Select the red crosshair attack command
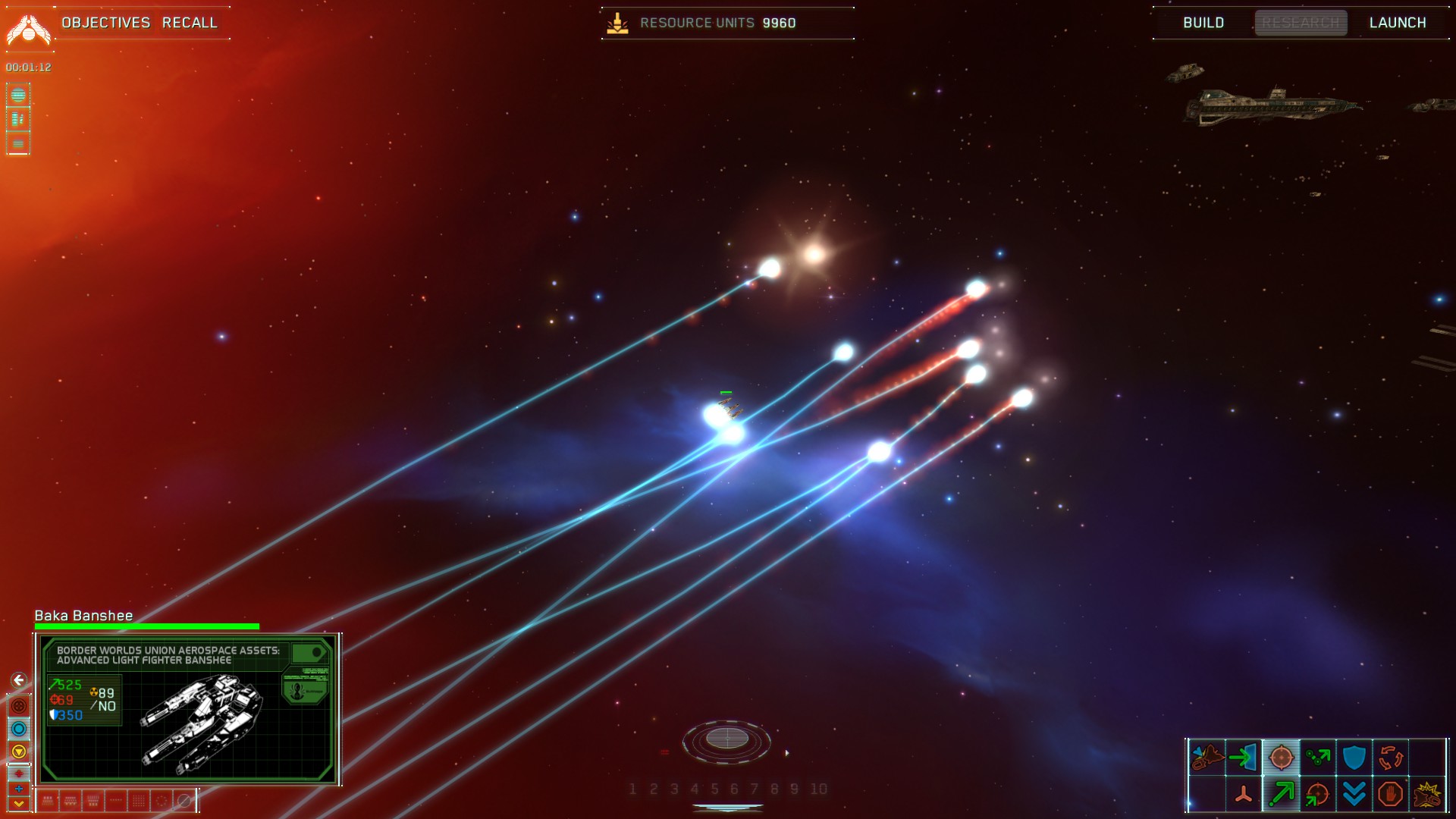Image resolution: width=1456 pixels, height=819 pixels. point(1281,757)
